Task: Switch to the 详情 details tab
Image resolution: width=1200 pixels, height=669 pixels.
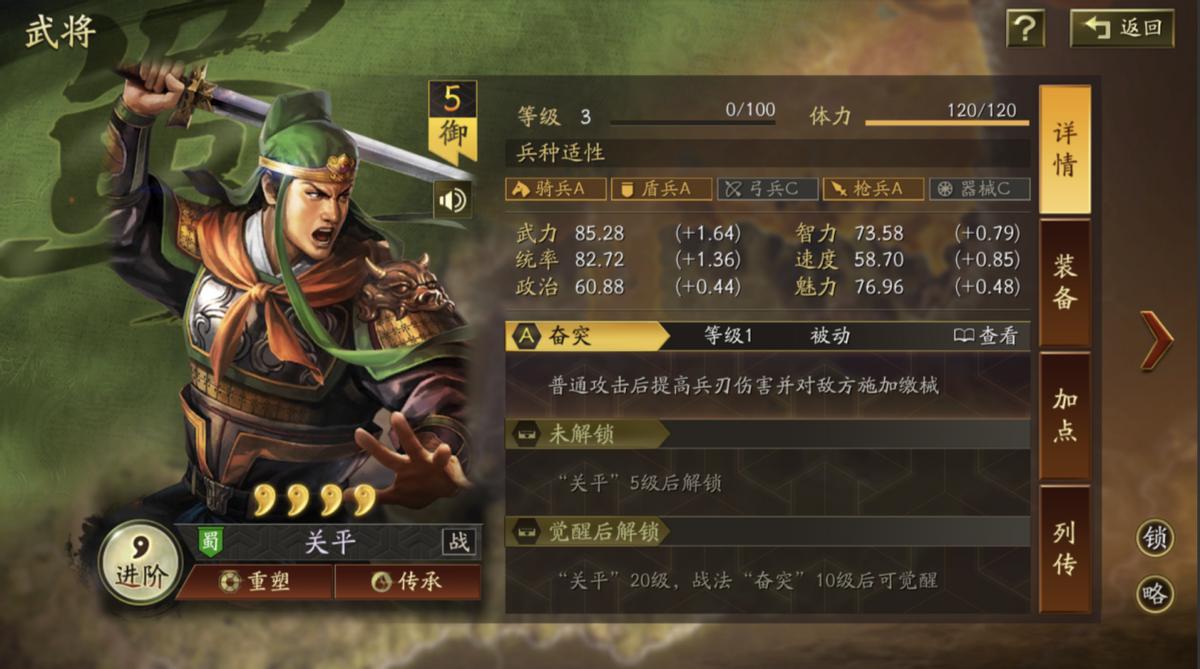Action: tap(1064, 150)
